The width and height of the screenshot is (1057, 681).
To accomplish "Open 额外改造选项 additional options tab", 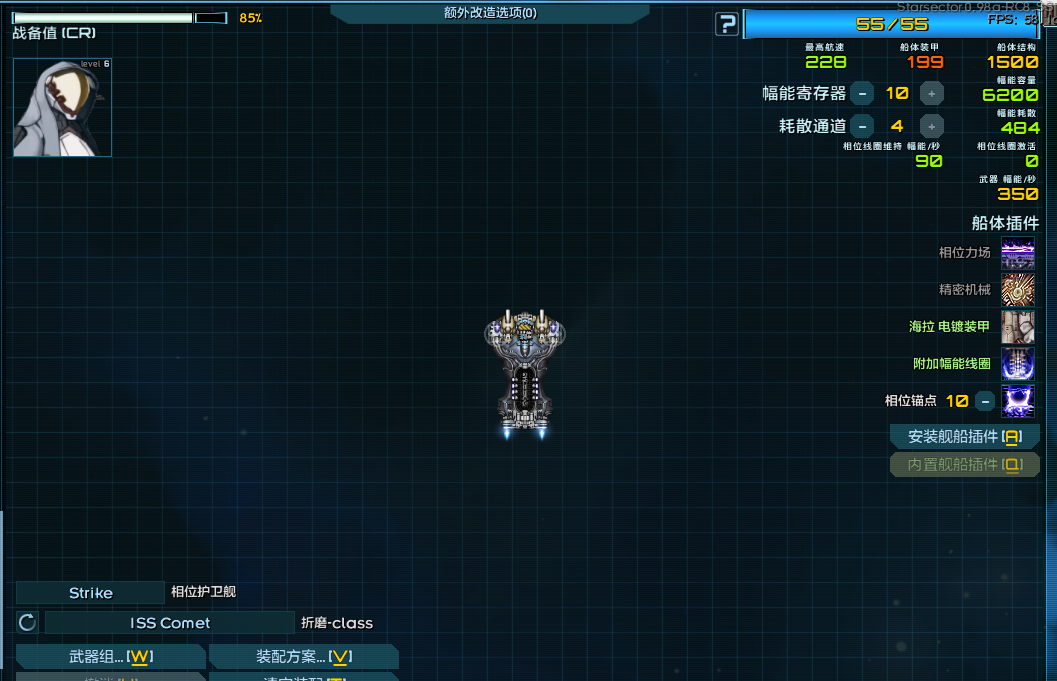I will point(490,13).
